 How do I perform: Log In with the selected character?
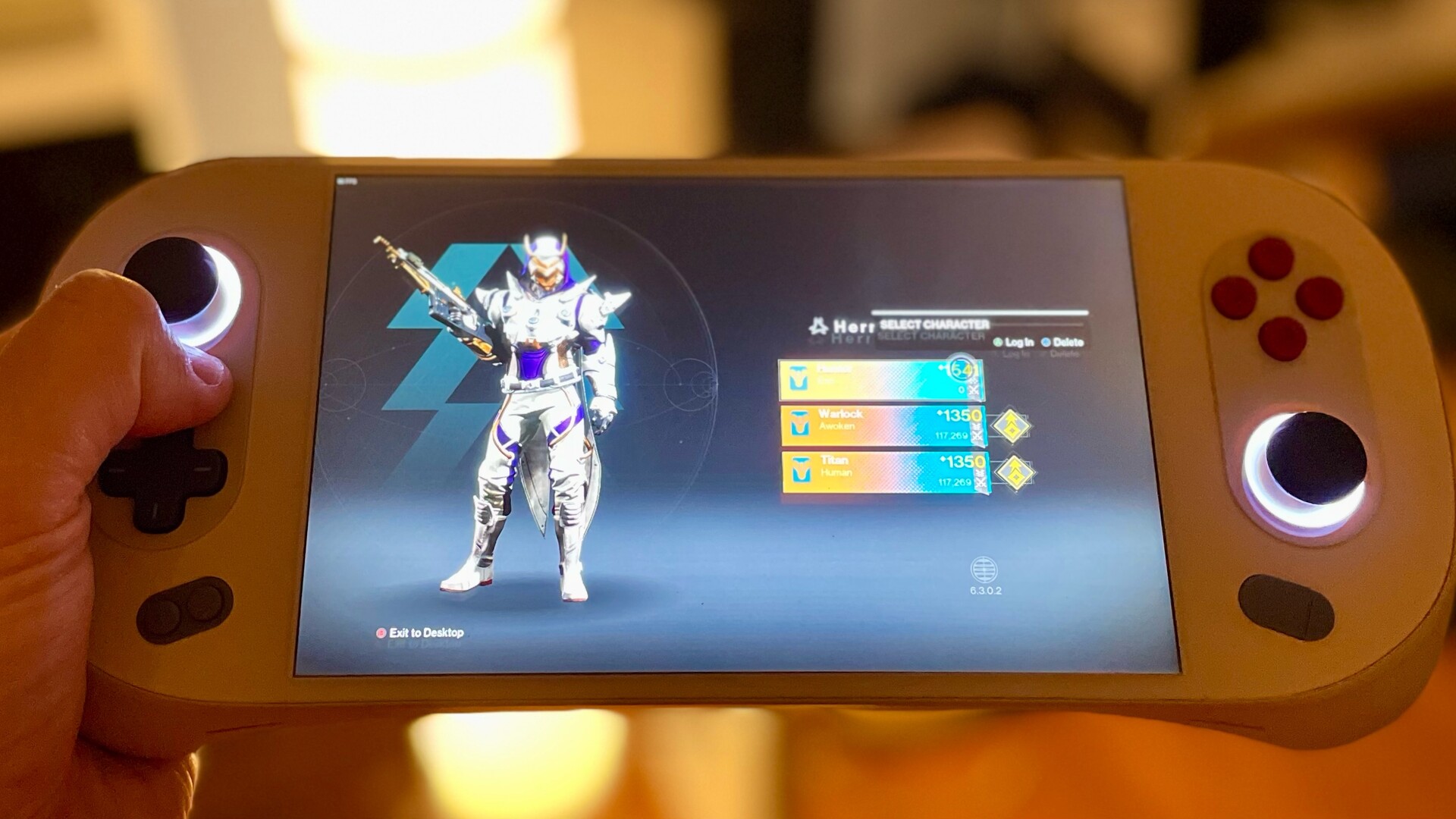(x=1014, y=343)
